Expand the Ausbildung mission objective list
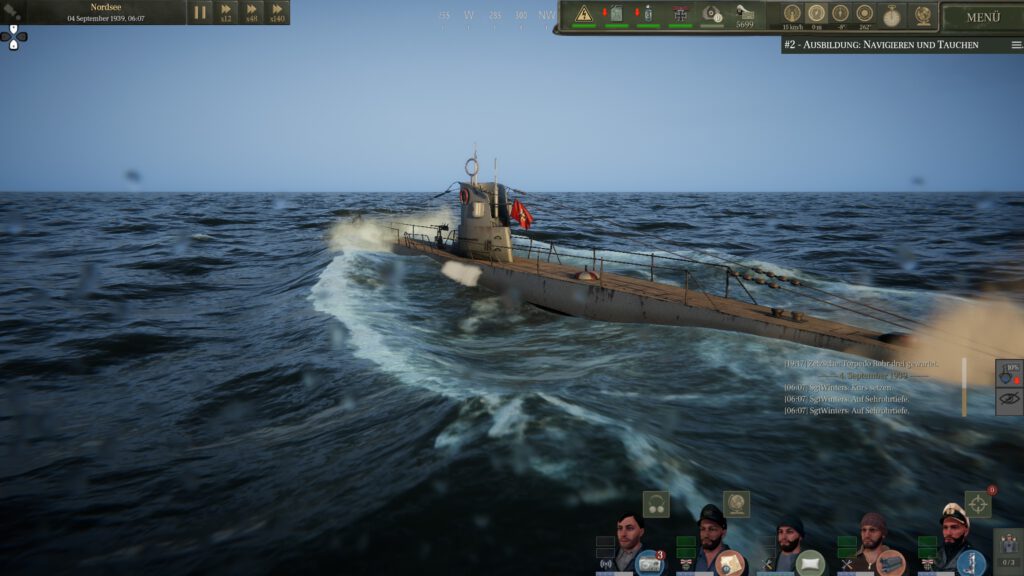1024x576 pixels. pyautogui.click(x=1015, y=45)
